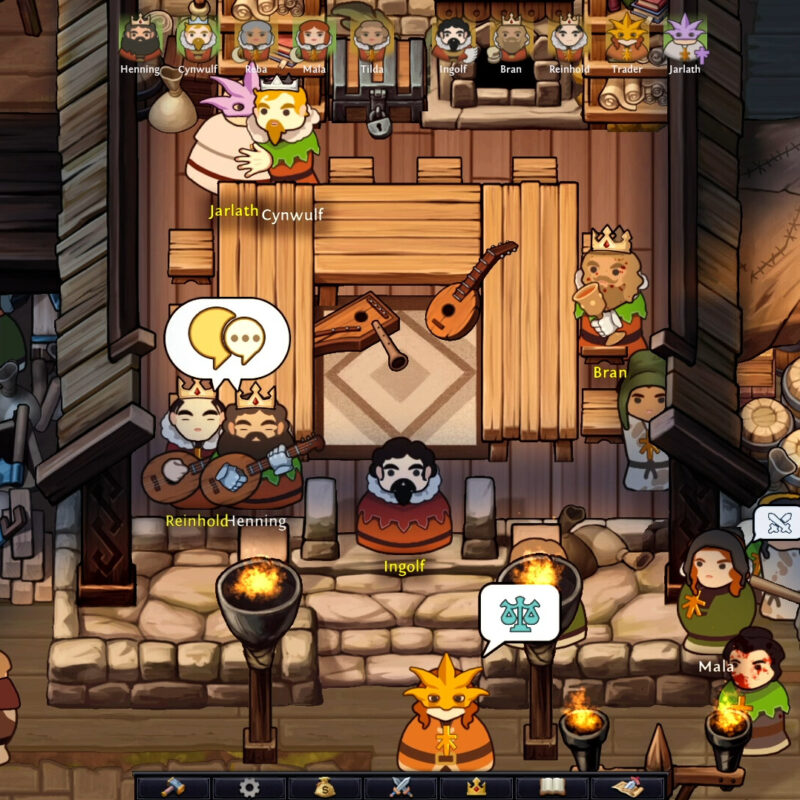Choose Bran's portrait in the roster
Image resolution: width=800 pixels, height=800 pixels.
511,40
